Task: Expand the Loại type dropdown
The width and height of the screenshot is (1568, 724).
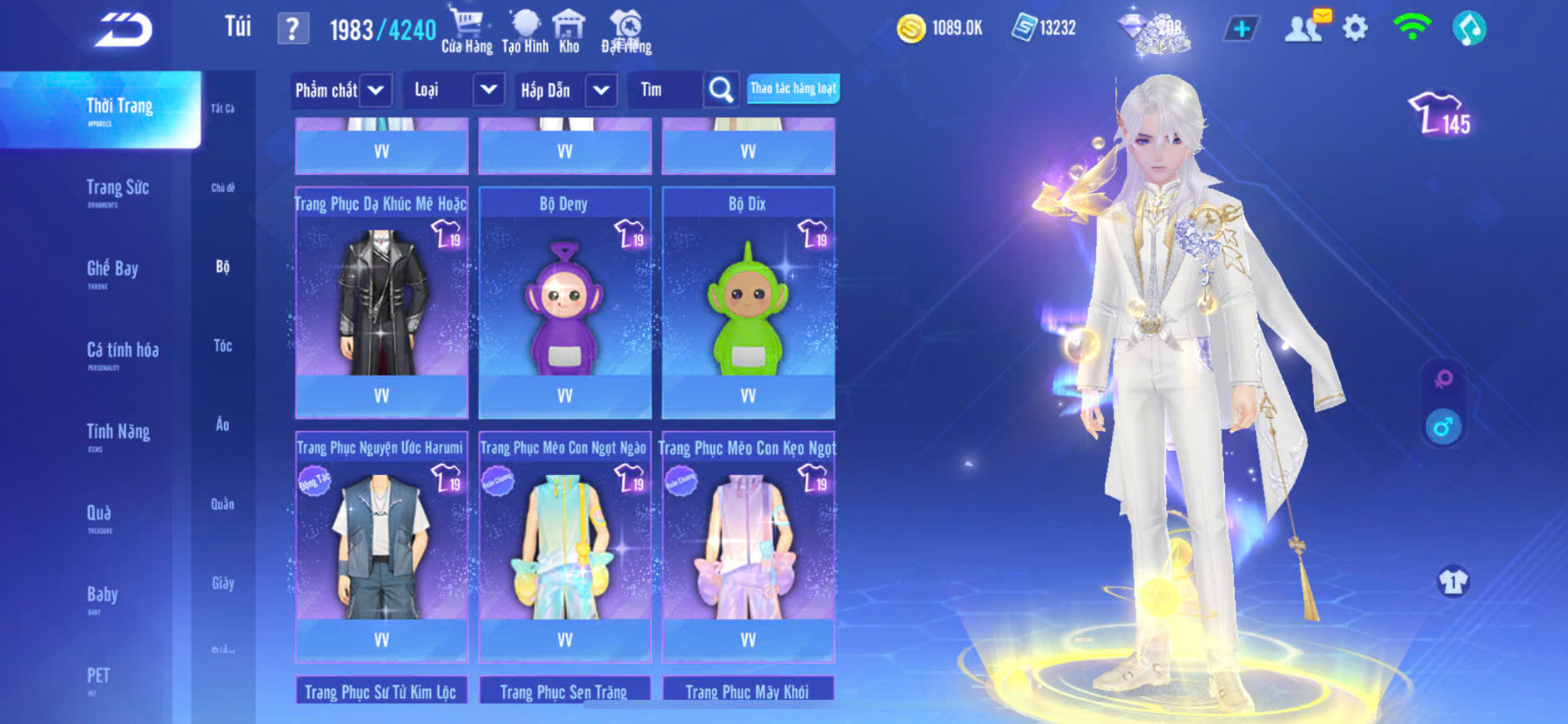Action: coord(489,90)
